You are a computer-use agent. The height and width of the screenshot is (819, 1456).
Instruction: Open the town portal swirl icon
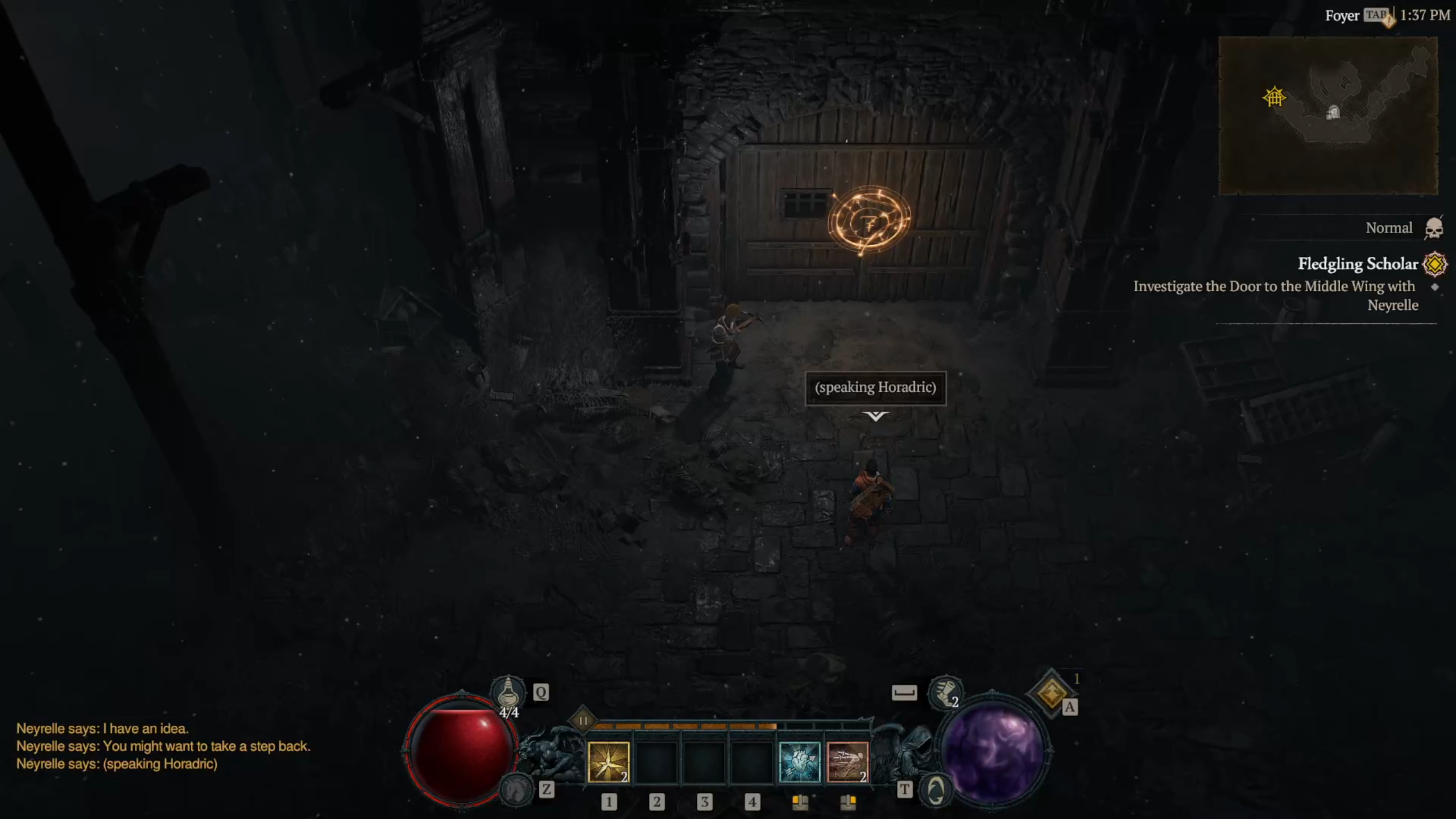tap(936, 789)
